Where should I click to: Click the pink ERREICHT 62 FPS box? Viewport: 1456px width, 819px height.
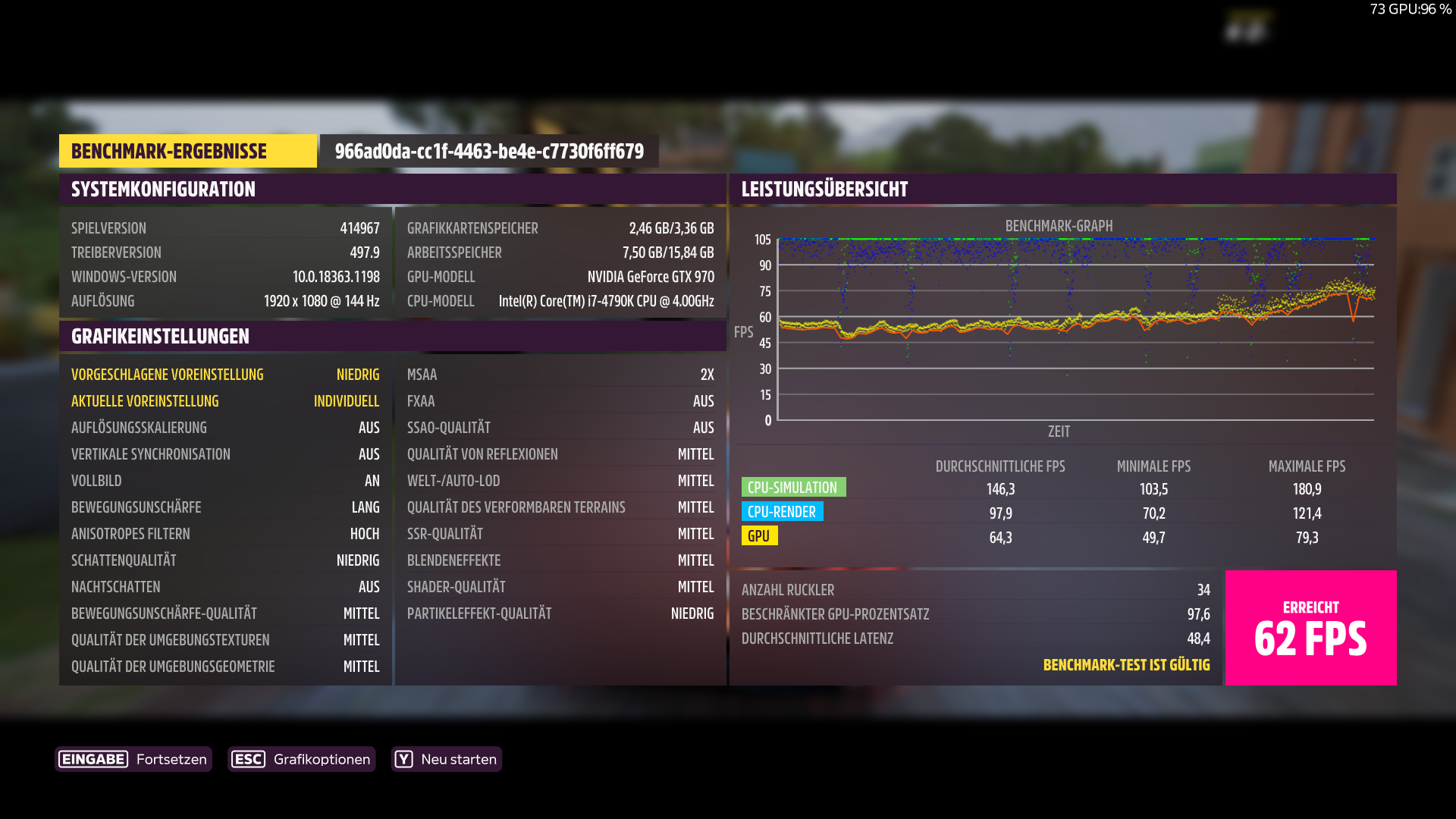click(x=1310, y=628)
